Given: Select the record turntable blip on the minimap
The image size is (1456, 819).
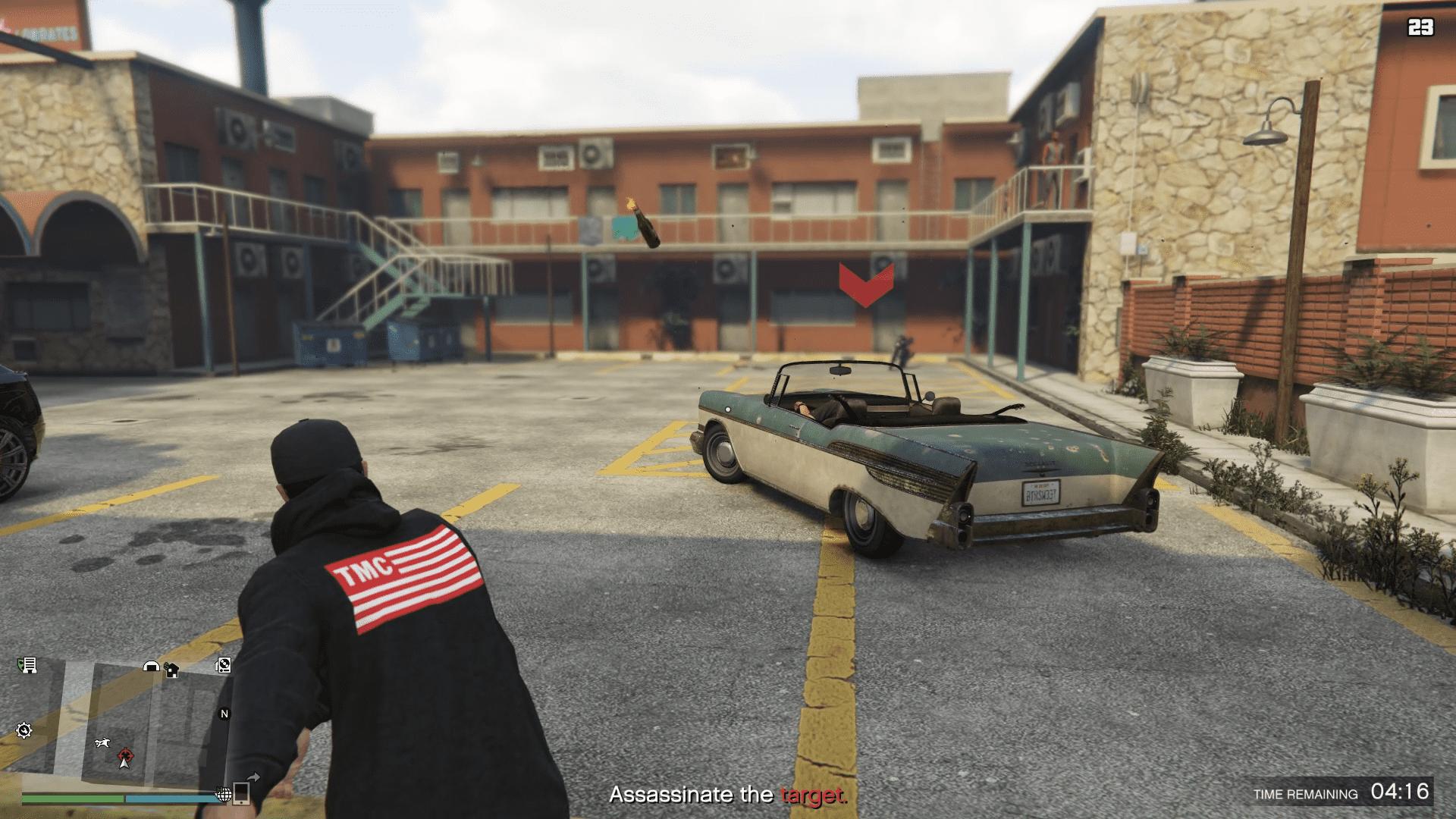Looking at the screenshot, I should coord(223,666).
